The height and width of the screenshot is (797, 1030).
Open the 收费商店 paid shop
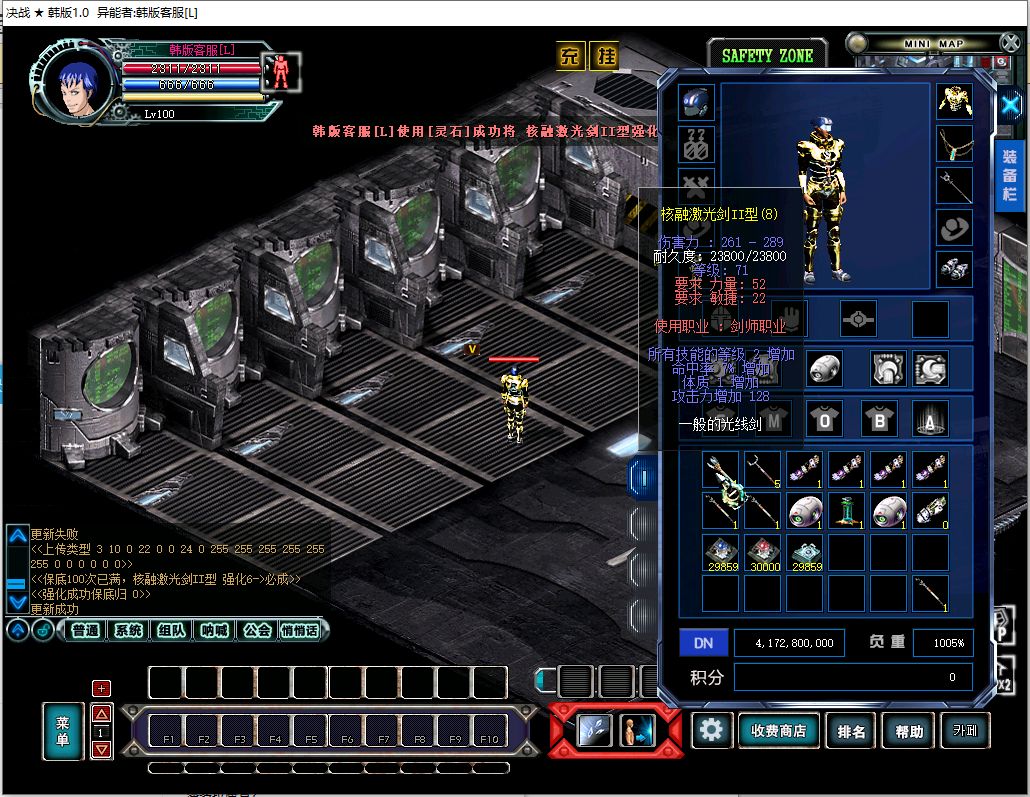[x=778, y=731]
